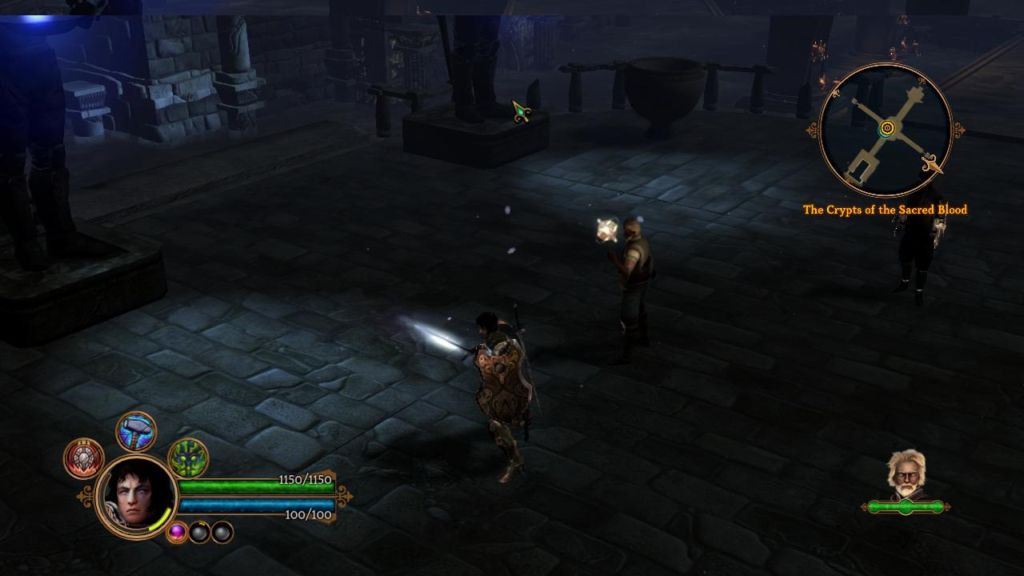
Task: Trigger the green demon face ability
Action: pyautogui.click(x=187, y=458)
